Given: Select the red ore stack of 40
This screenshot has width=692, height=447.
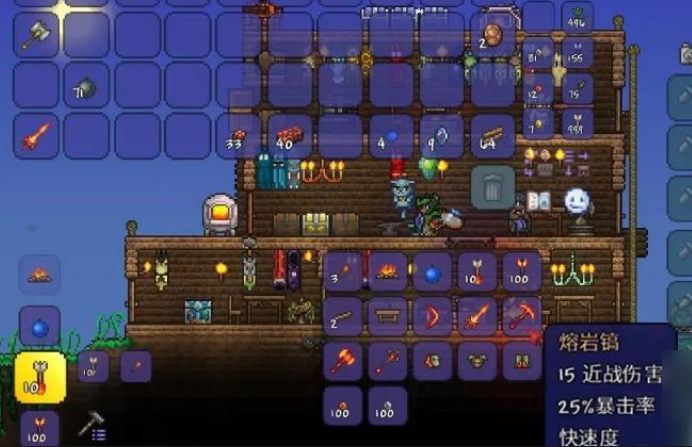Looking at the screenshot, I should (289, 135).
